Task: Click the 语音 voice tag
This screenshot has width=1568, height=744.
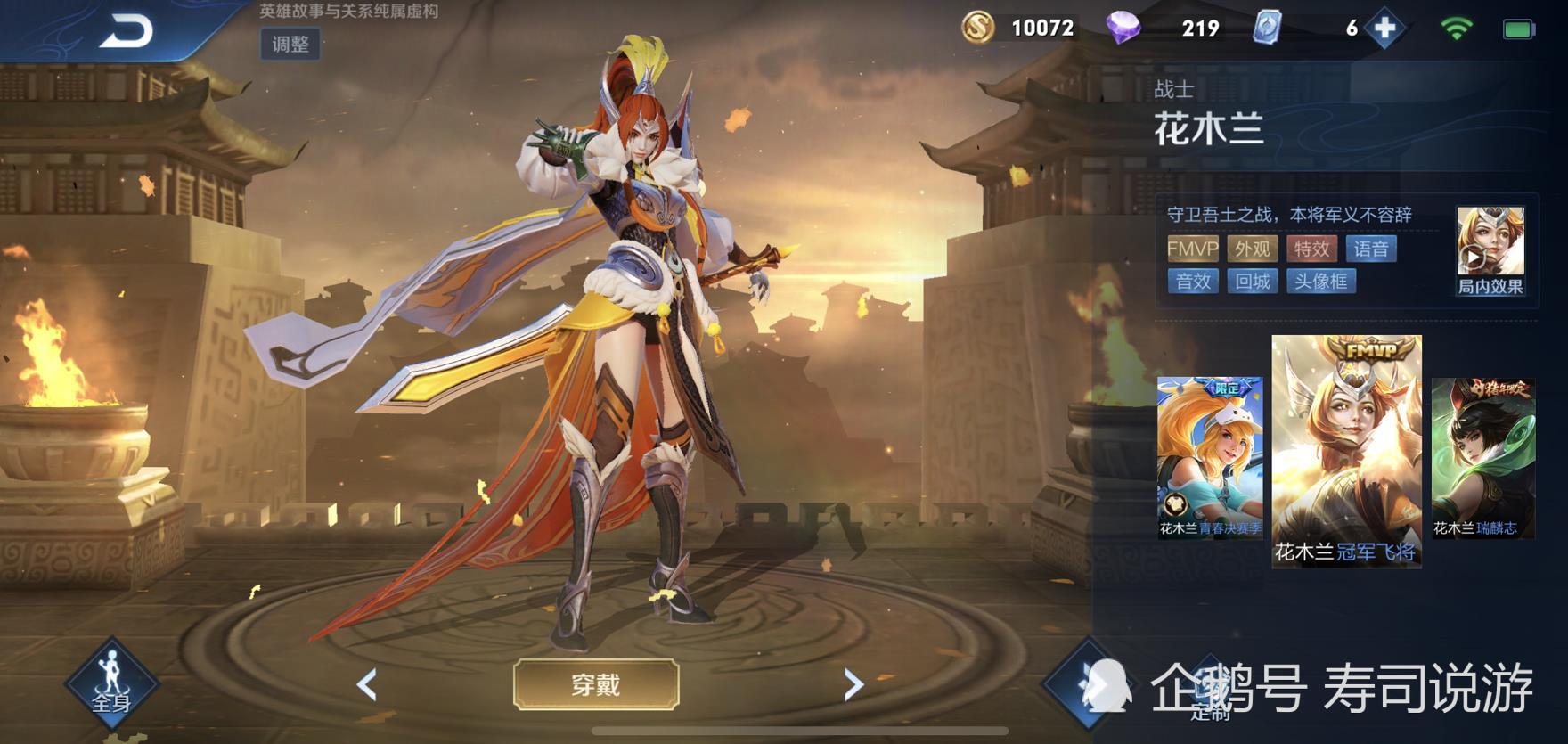Action: pyautogui.click(x=1371, y=249)
